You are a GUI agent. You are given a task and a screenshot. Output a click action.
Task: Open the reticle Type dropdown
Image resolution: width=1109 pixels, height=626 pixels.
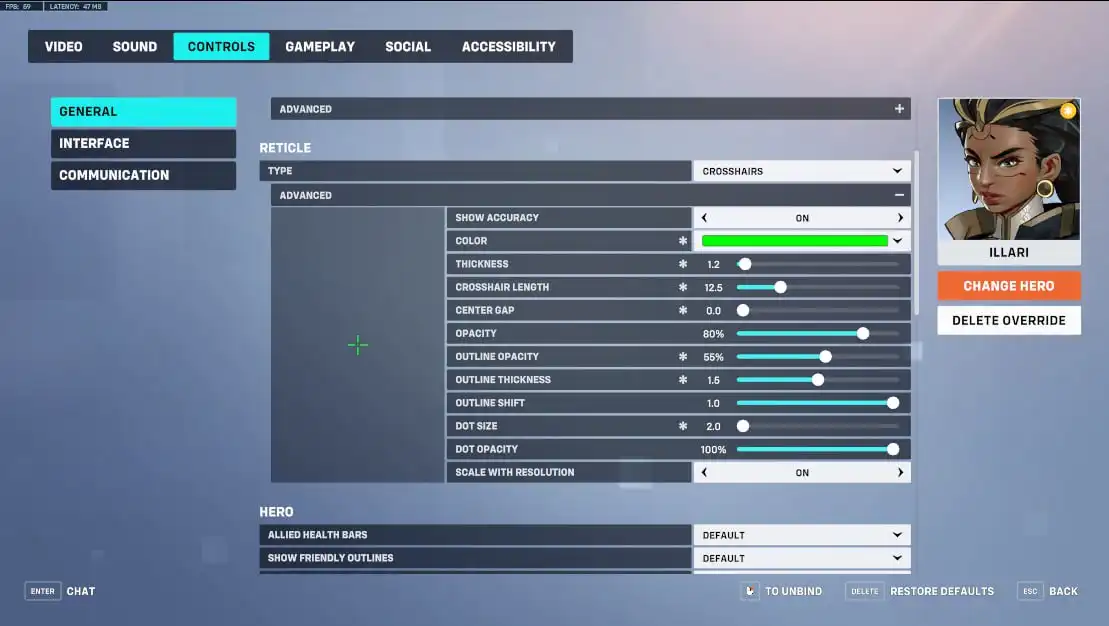coord(801,171)
